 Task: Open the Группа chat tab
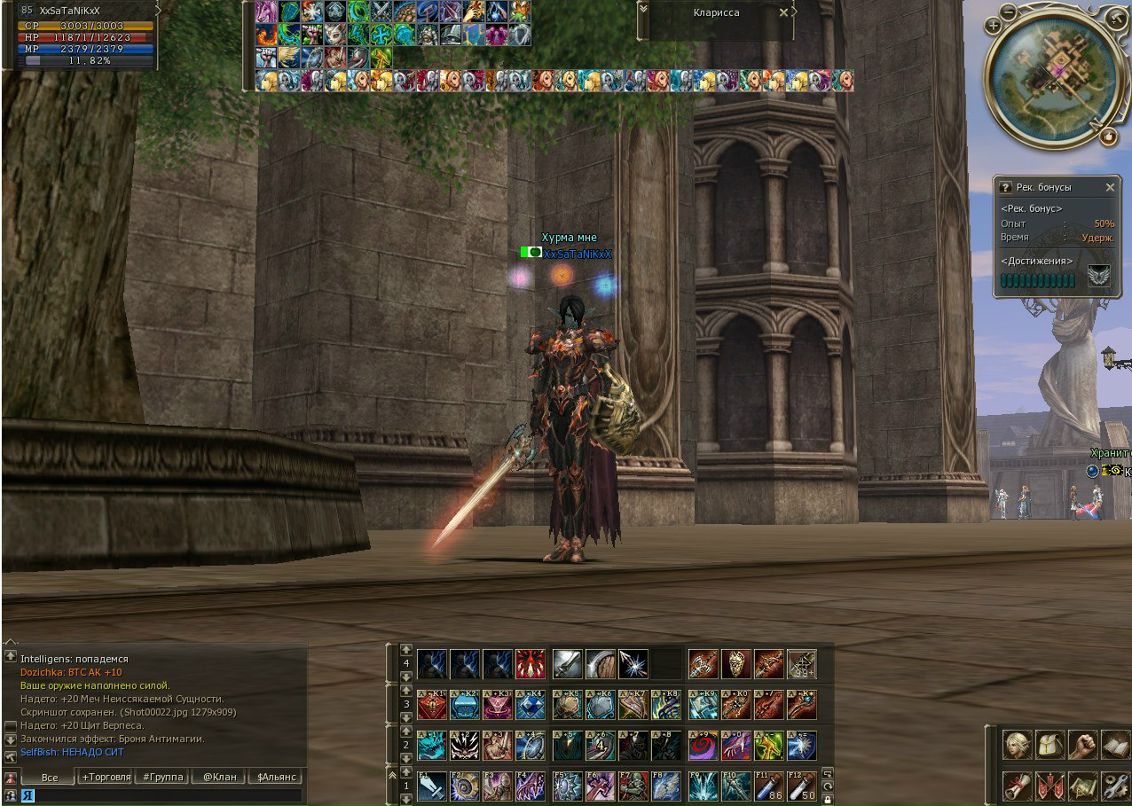pos(161,776)
